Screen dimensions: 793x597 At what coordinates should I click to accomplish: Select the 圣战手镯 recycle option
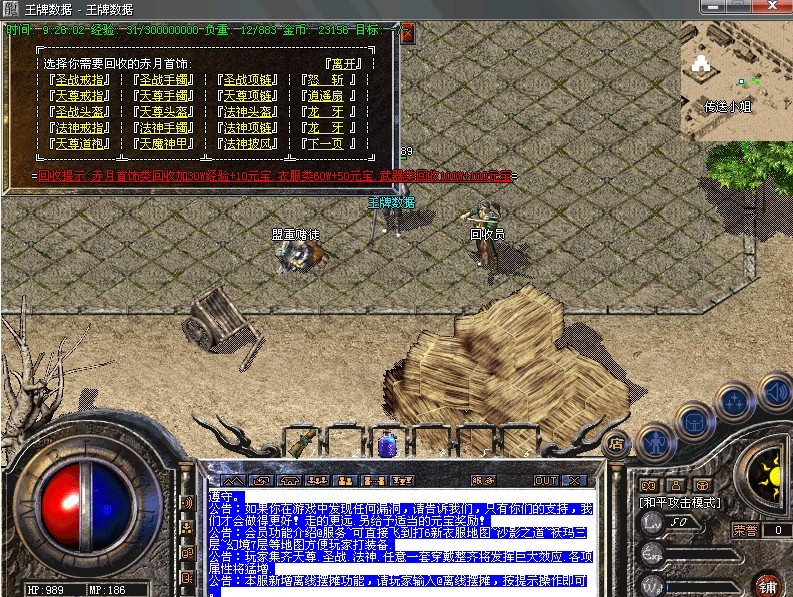click(x=165, y=79)
